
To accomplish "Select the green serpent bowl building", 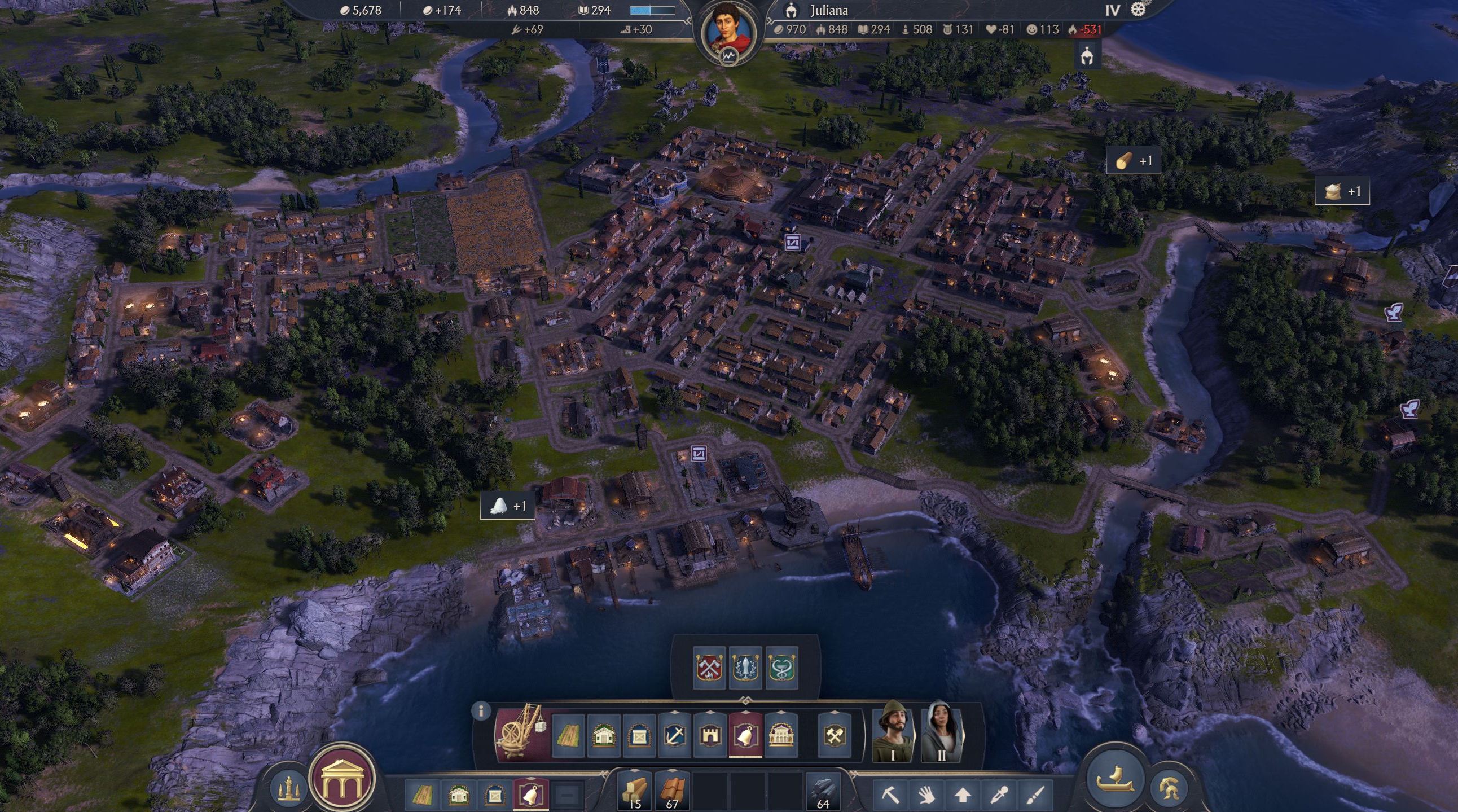I will click(x=781, y=668).
